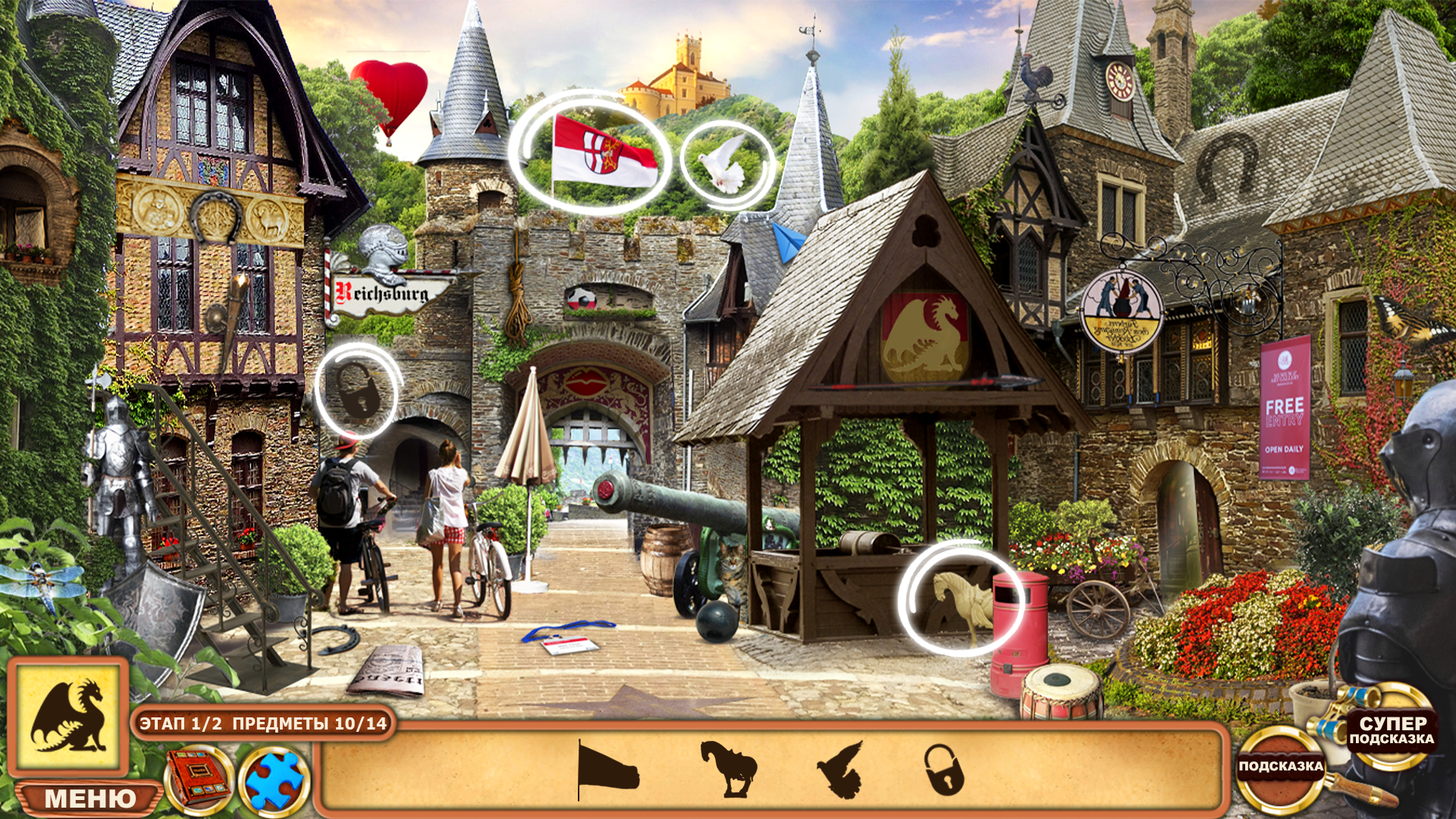Click the ЭТАП 1/2 progress banner
The image size is (1456, 819).
click(262, 724)
